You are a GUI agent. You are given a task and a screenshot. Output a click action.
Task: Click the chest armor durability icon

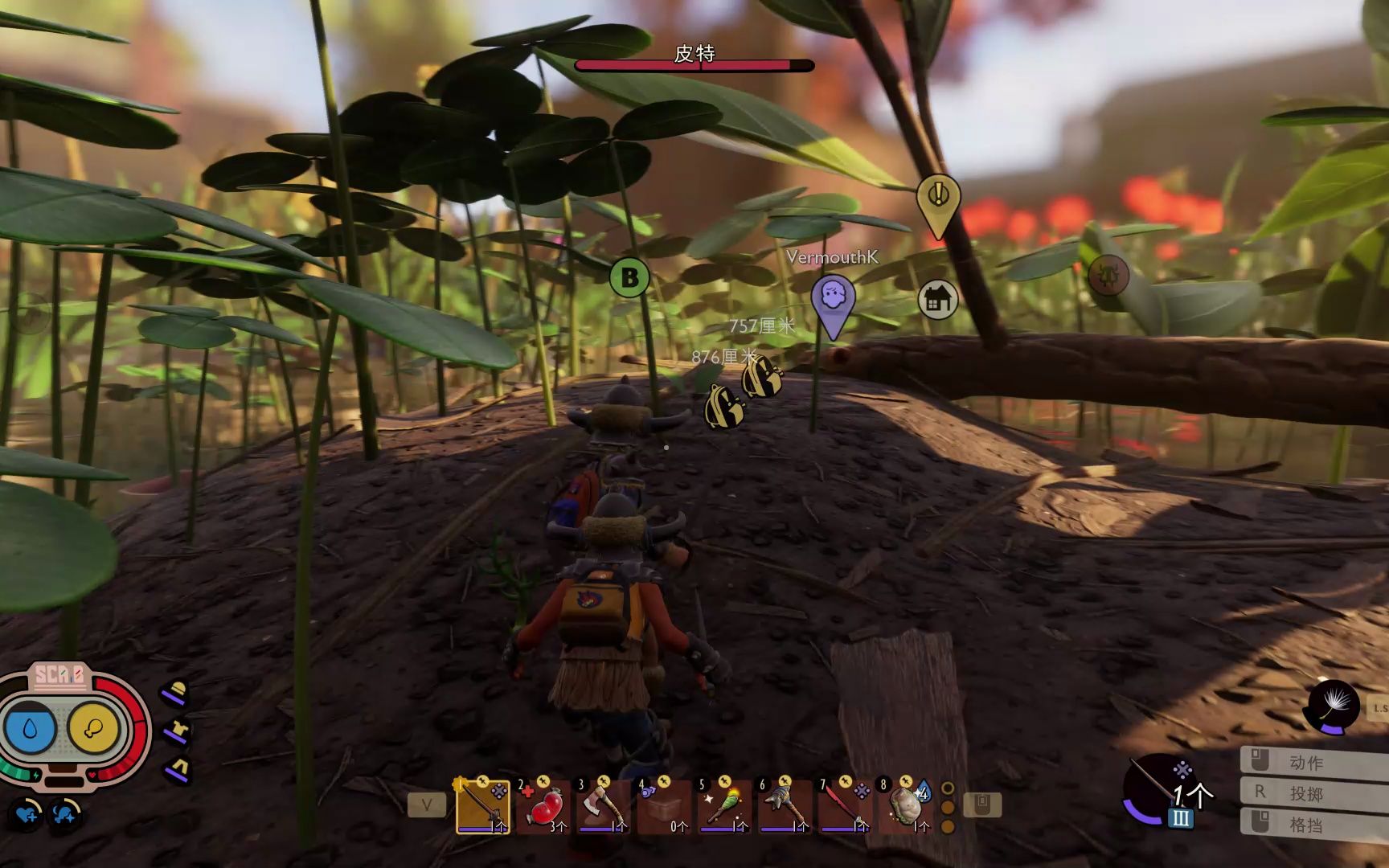[176, 731]
